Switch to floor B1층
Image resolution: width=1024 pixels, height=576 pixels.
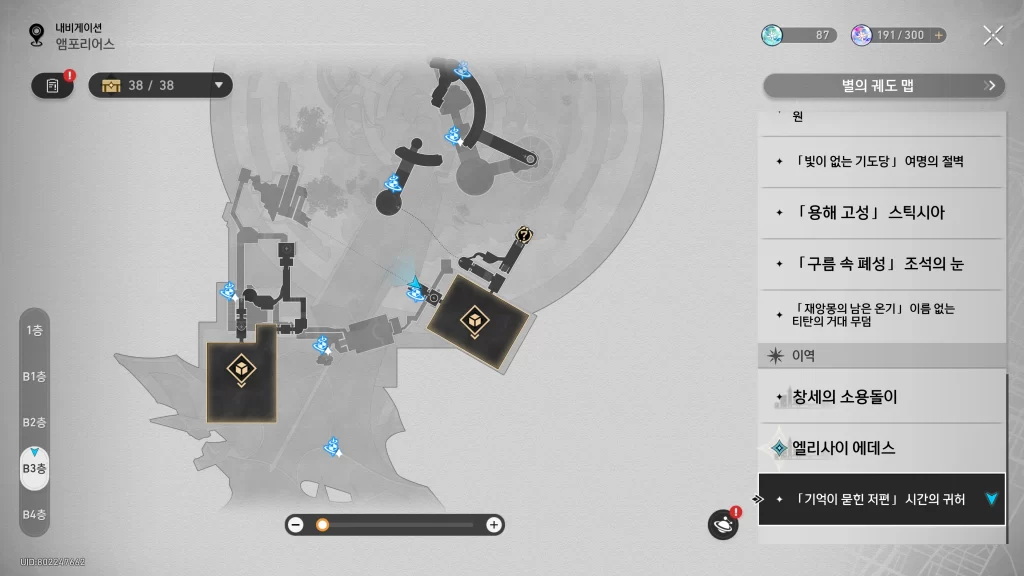click(x=34, y=376)
